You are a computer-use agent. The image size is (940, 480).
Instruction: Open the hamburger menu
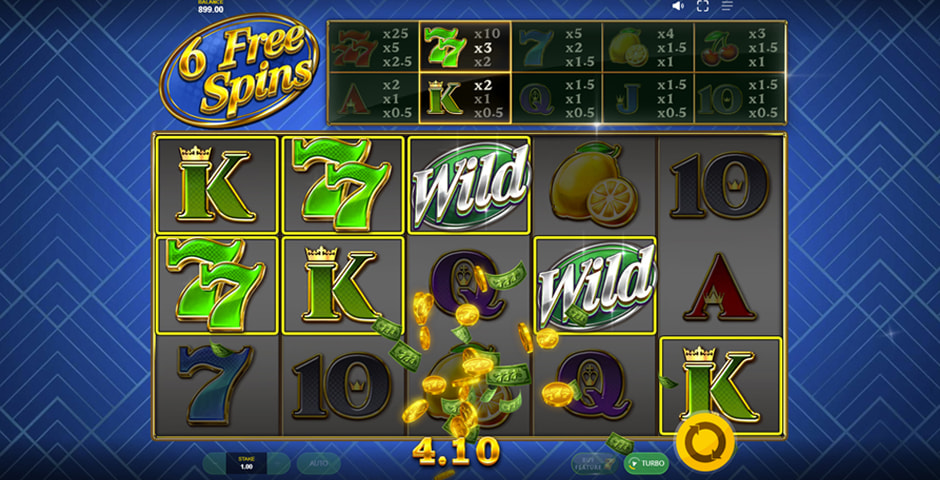728,6
